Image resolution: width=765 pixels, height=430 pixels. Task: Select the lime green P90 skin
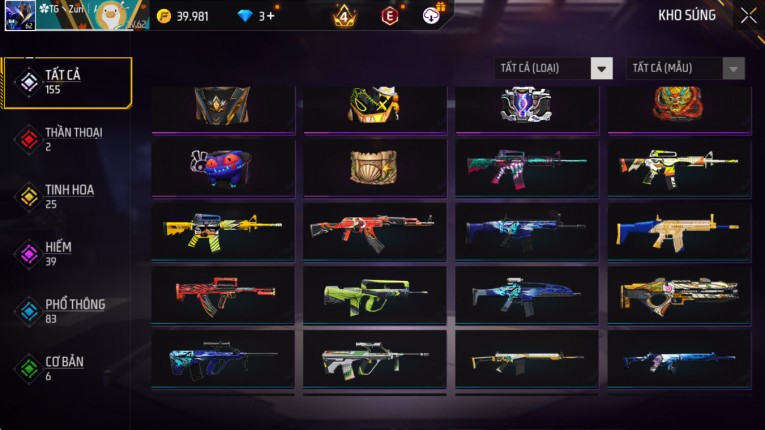(x=375, y=295)
